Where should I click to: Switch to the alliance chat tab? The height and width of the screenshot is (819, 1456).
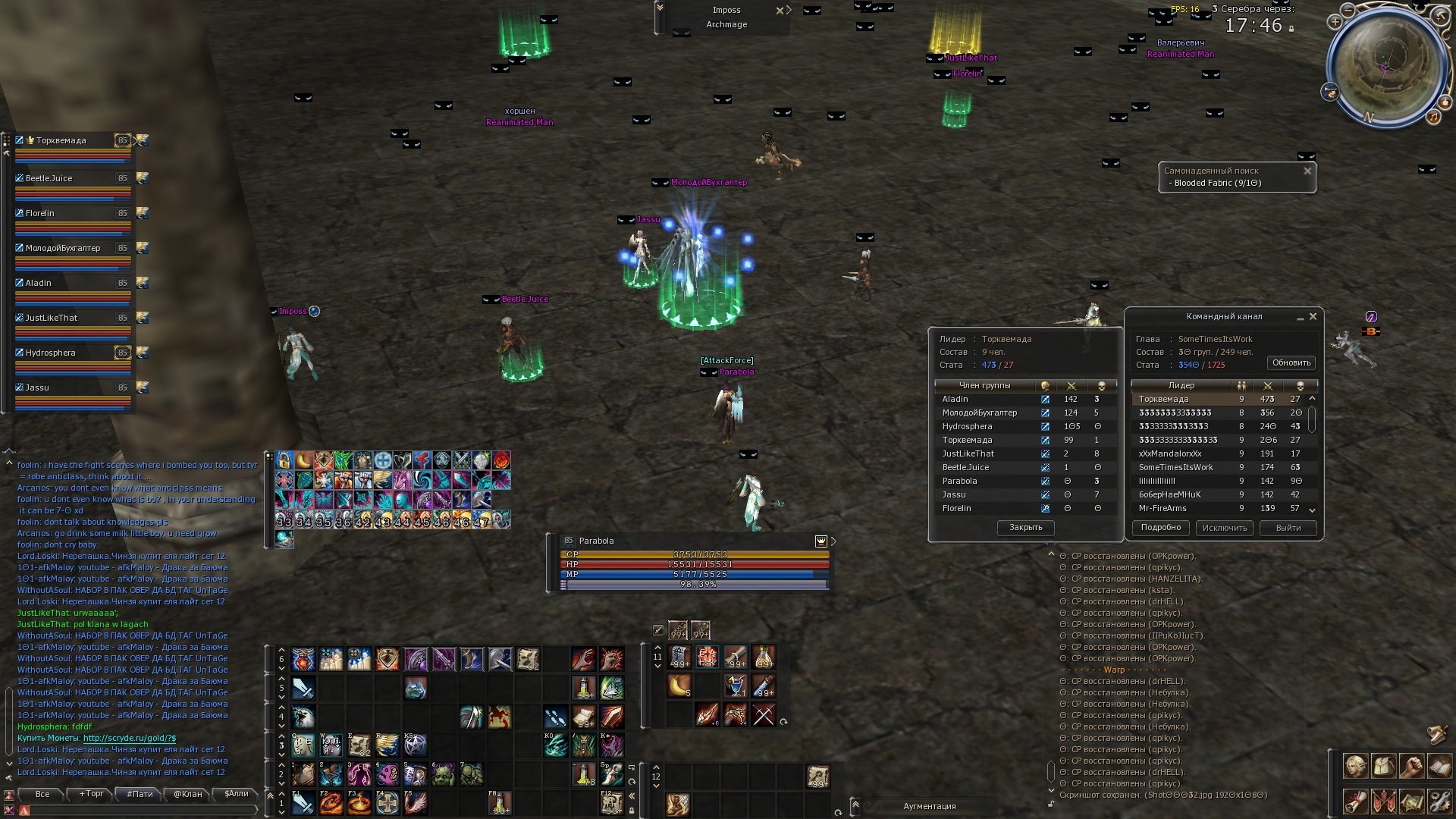point(236,794)
